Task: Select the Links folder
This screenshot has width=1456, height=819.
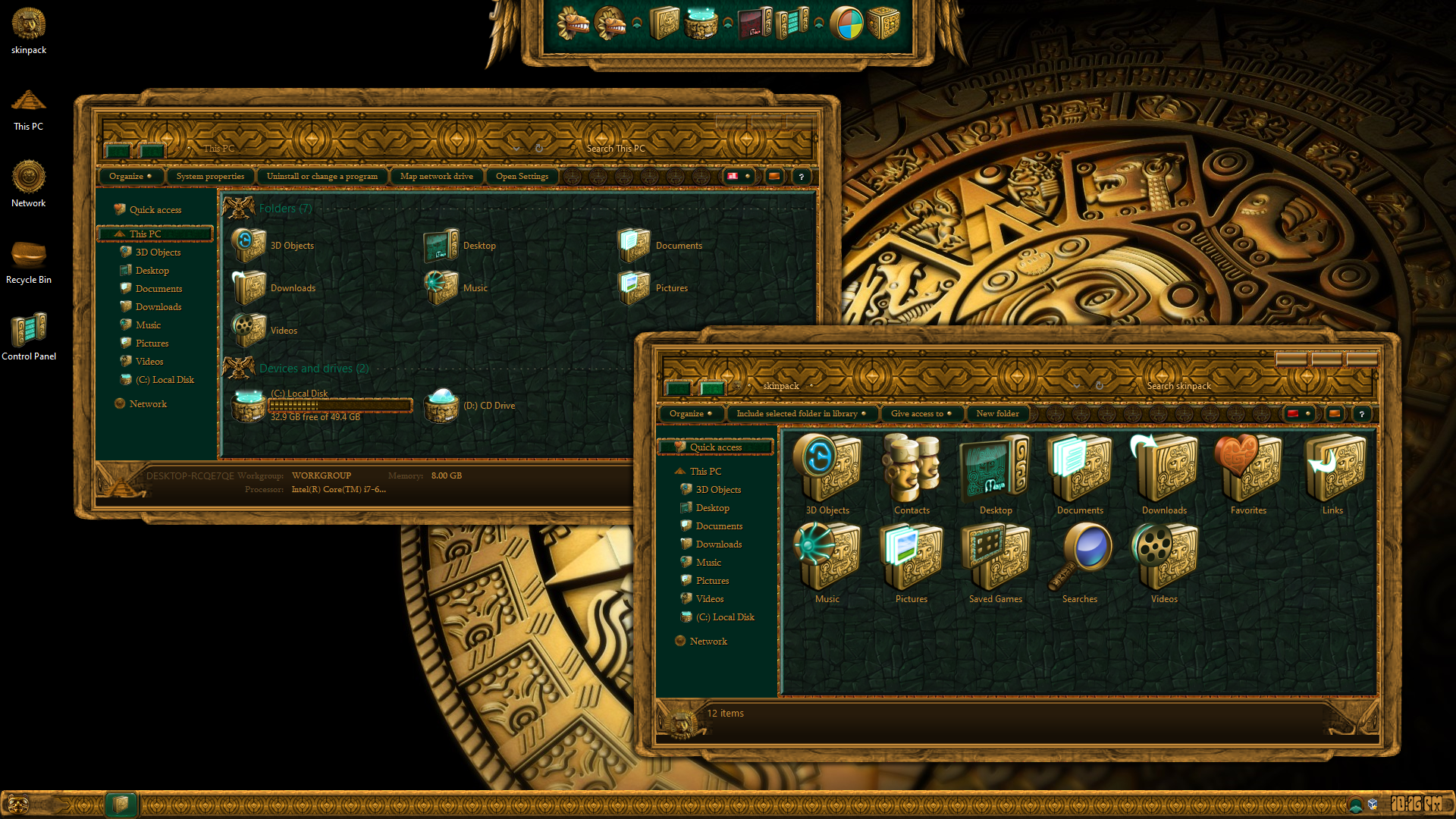Action: point(1332,474)
